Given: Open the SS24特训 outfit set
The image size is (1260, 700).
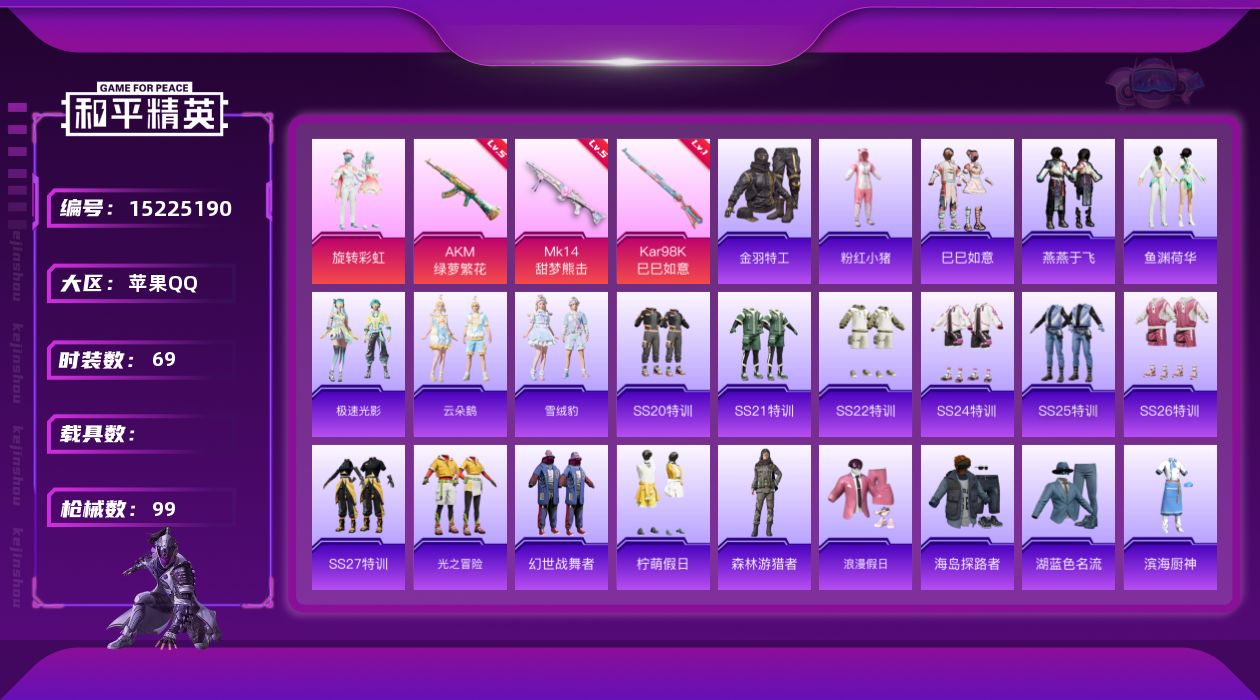Looking at the screenshot, I should click(967, 364).
